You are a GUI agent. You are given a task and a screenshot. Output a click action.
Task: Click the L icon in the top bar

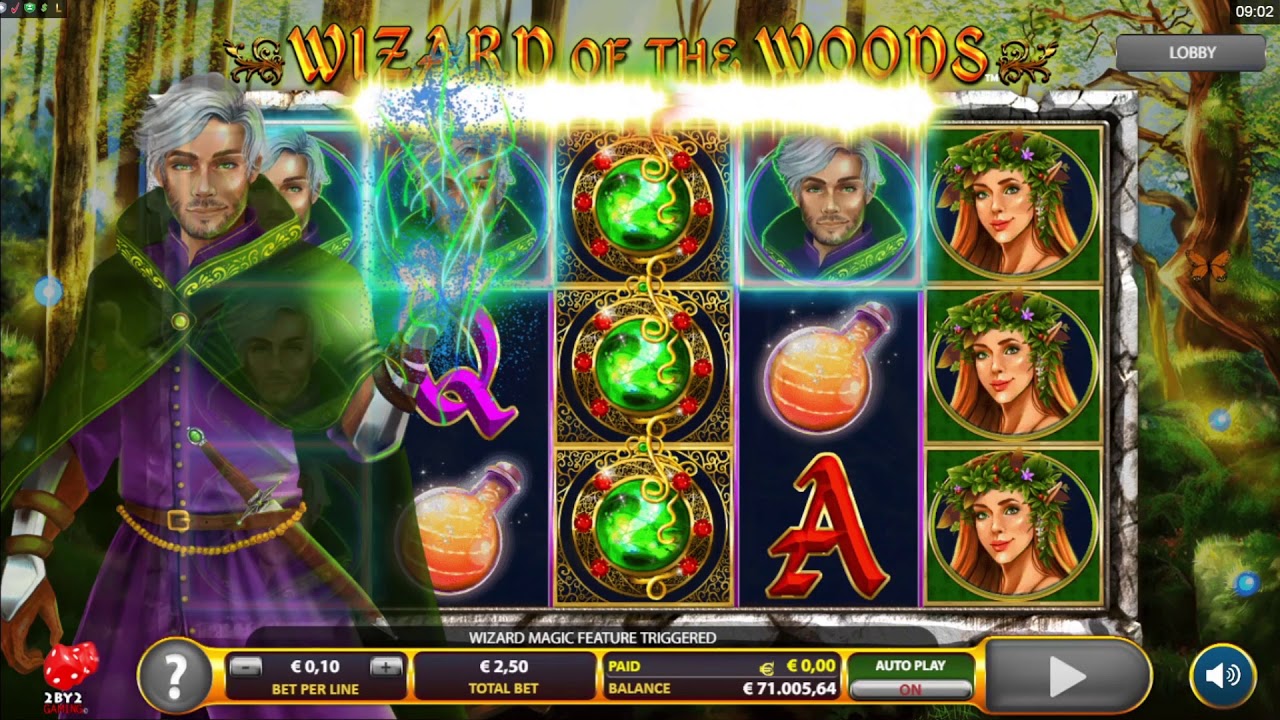tap(58, 8)
